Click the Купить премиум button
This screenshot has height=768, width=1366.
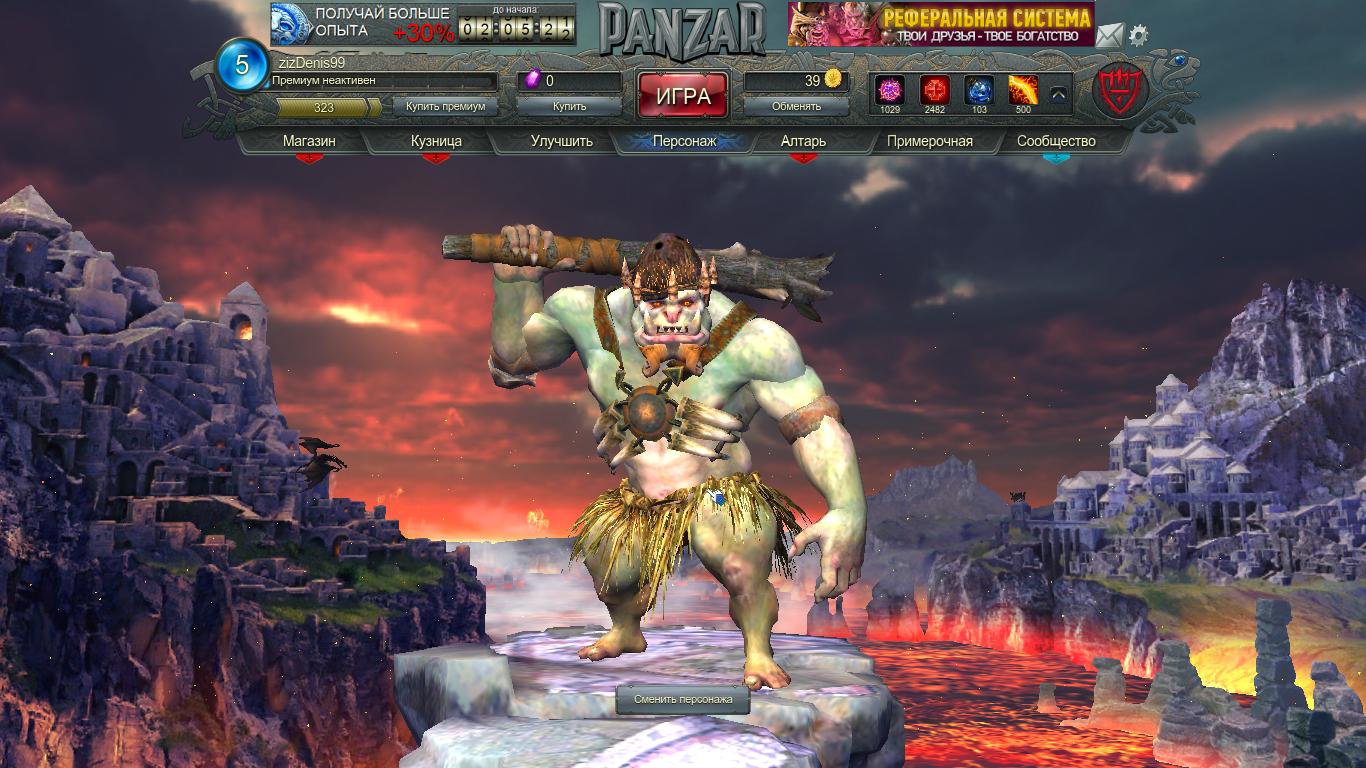[x=445, y=106]
